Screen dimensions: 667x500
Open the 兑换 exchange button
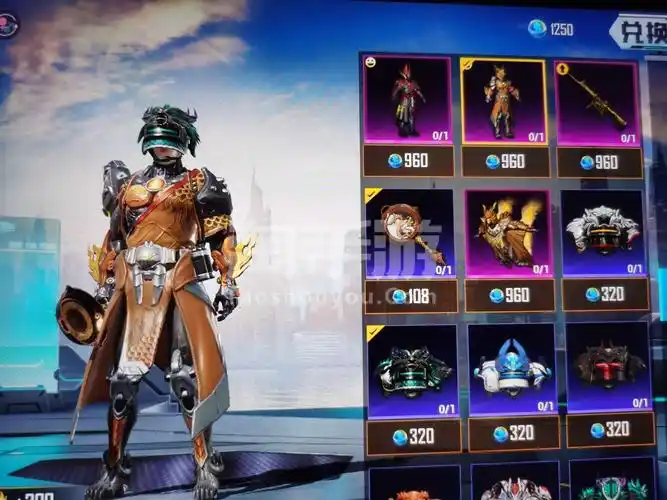(x=638, y=30)
